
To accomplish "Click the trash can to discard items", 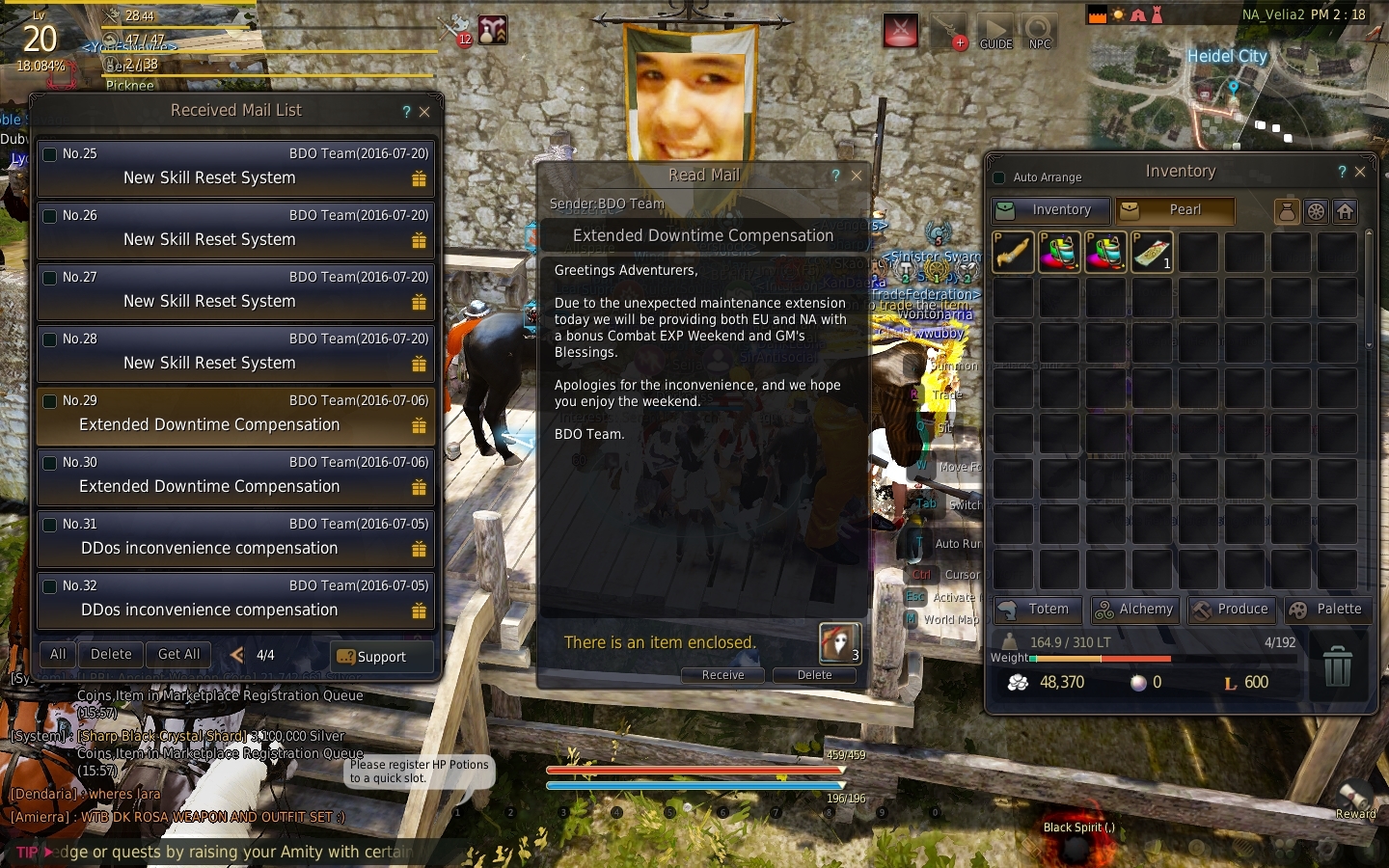I will pos(1338,665).
